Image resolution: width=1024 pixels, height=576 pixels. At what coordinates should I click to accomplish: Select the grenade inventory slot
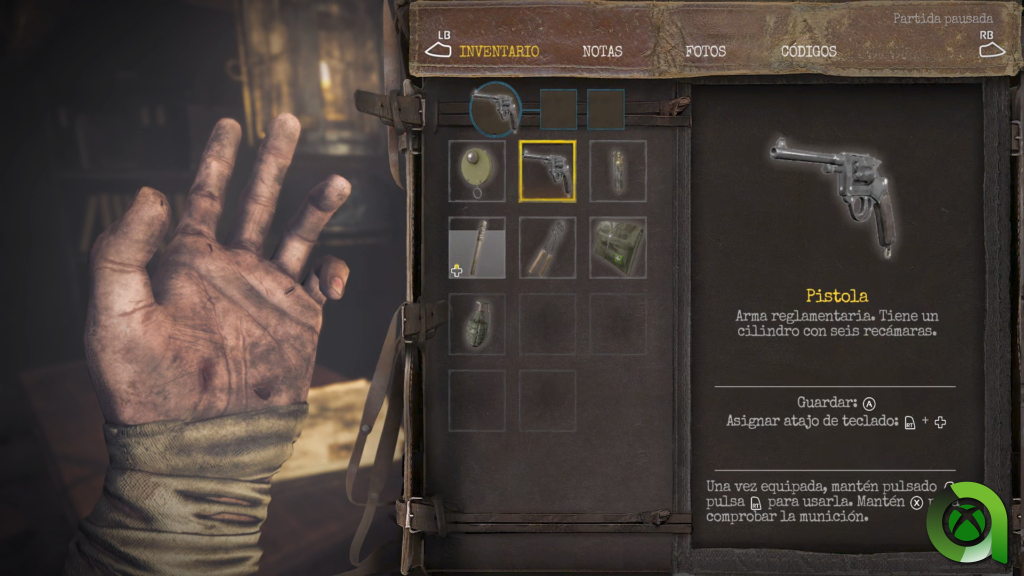477,324
